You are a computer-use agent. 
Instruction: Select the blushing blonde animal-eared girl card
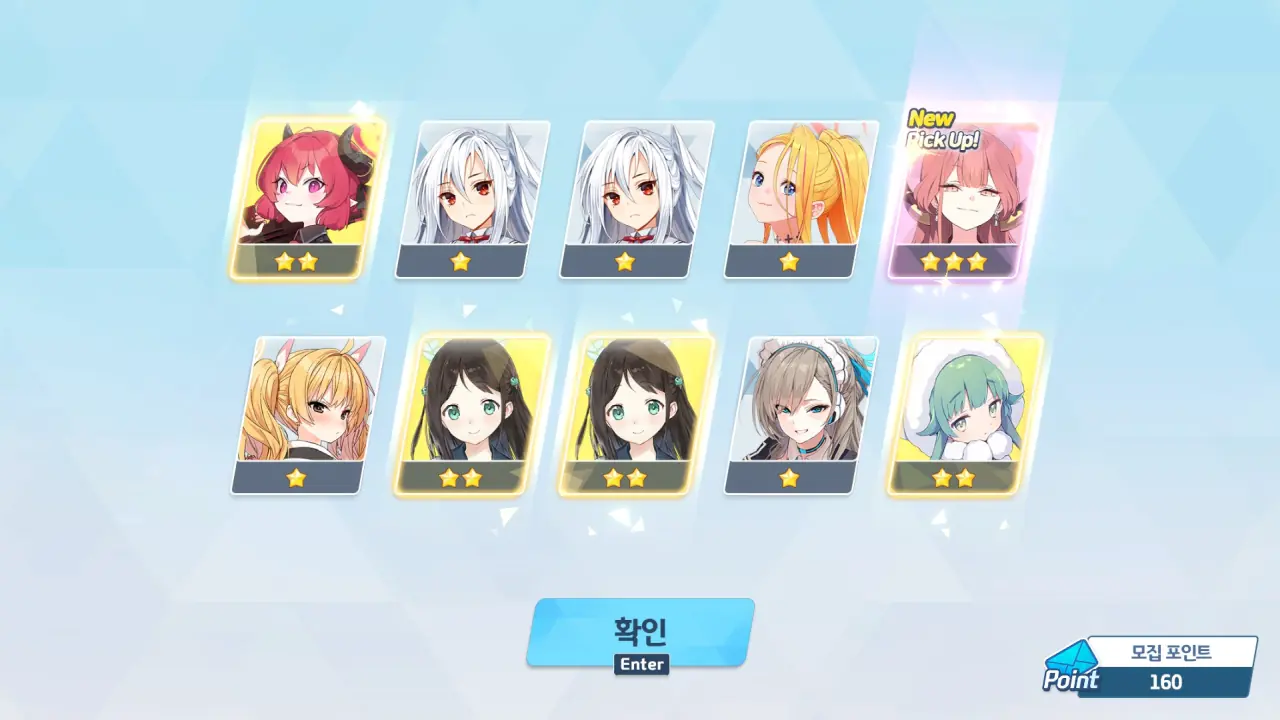tap(306, 413)
